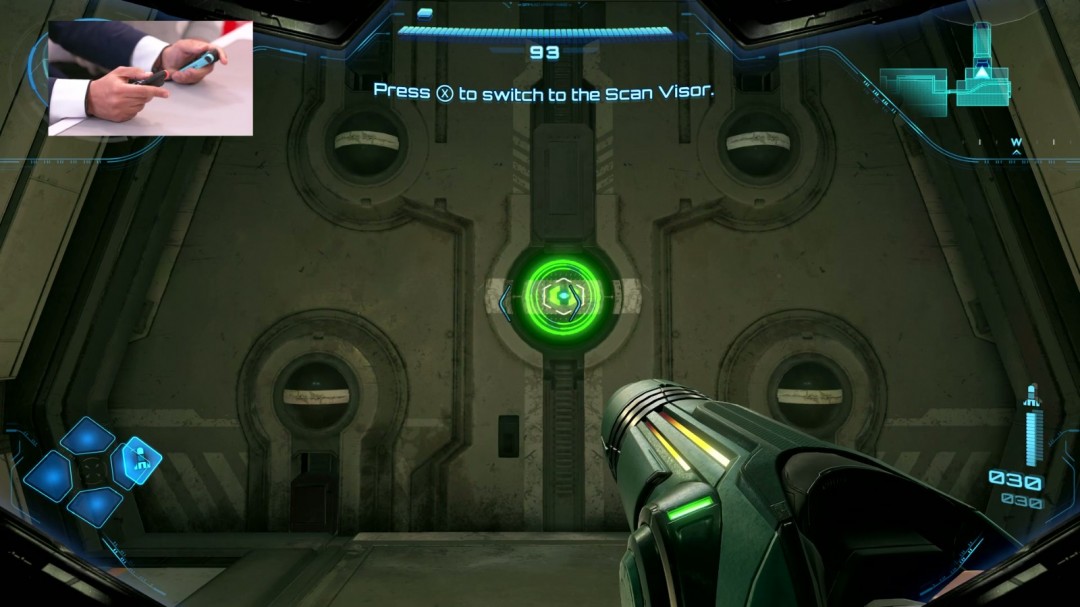Click the player arrow marker on the minimap
The height and width of the screenshot is (607, 1080).
(982, 71)
